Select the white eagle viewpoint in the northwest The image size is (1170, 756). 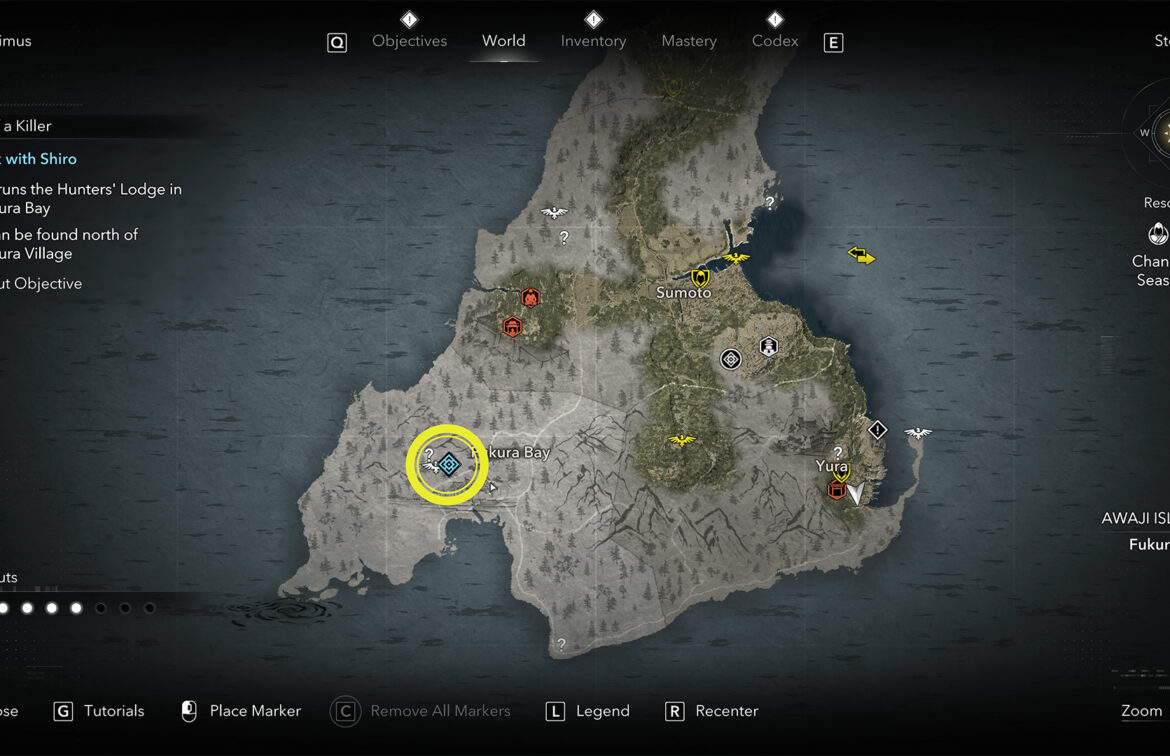tap(554, 212)
